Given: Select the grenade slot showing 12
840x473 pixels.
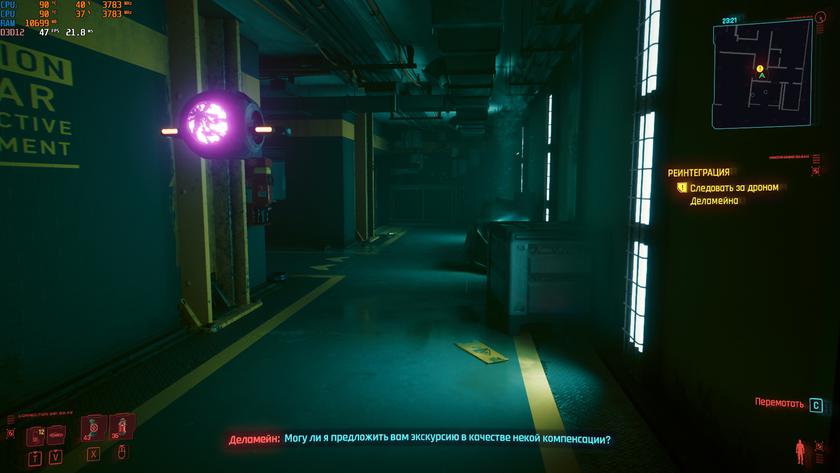Looking at the screenshot, I should (36, 434).
